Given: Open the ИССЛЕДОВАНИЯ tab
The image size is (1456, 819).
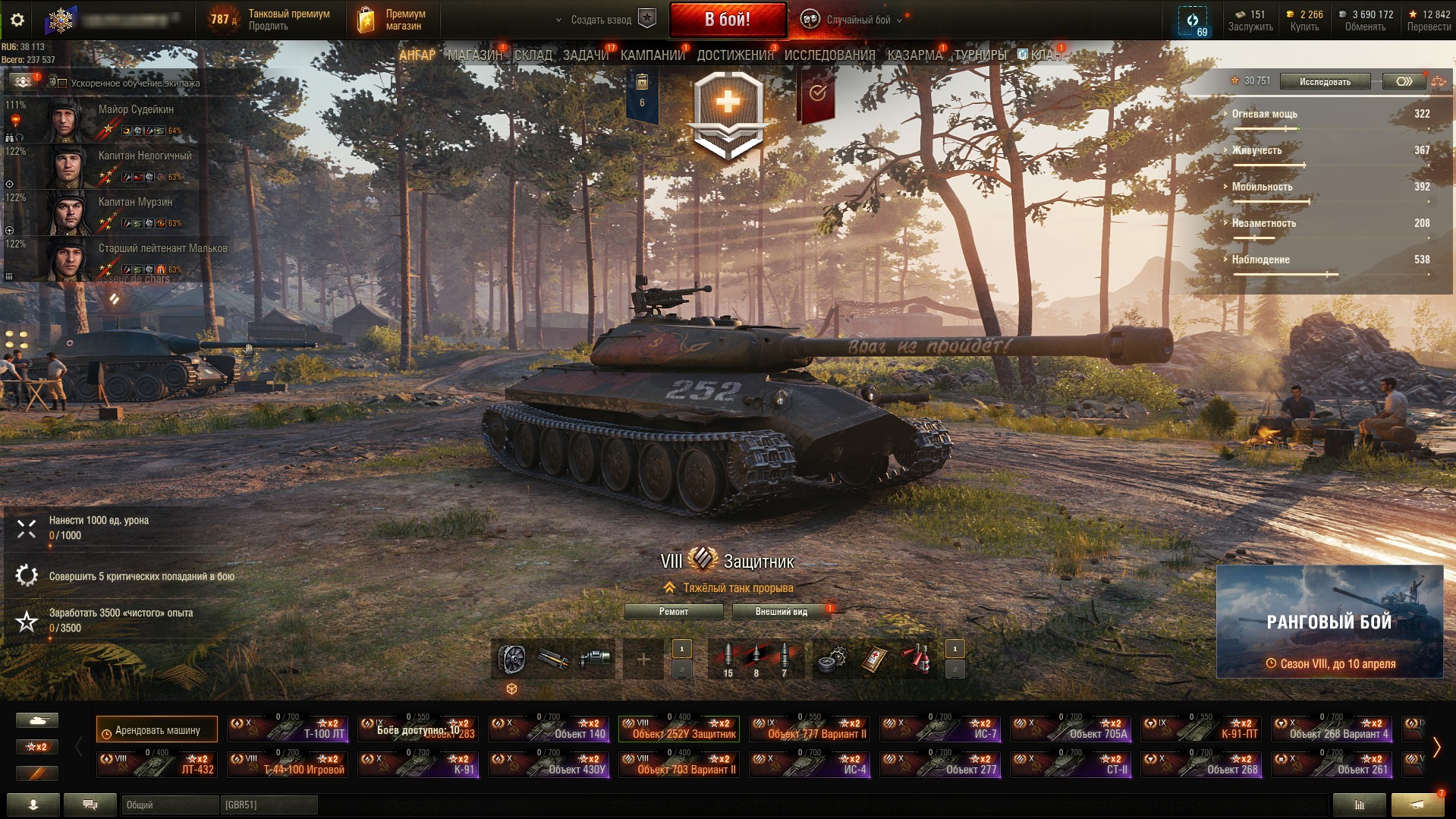Looking at the screenshot, I should 829,55.
